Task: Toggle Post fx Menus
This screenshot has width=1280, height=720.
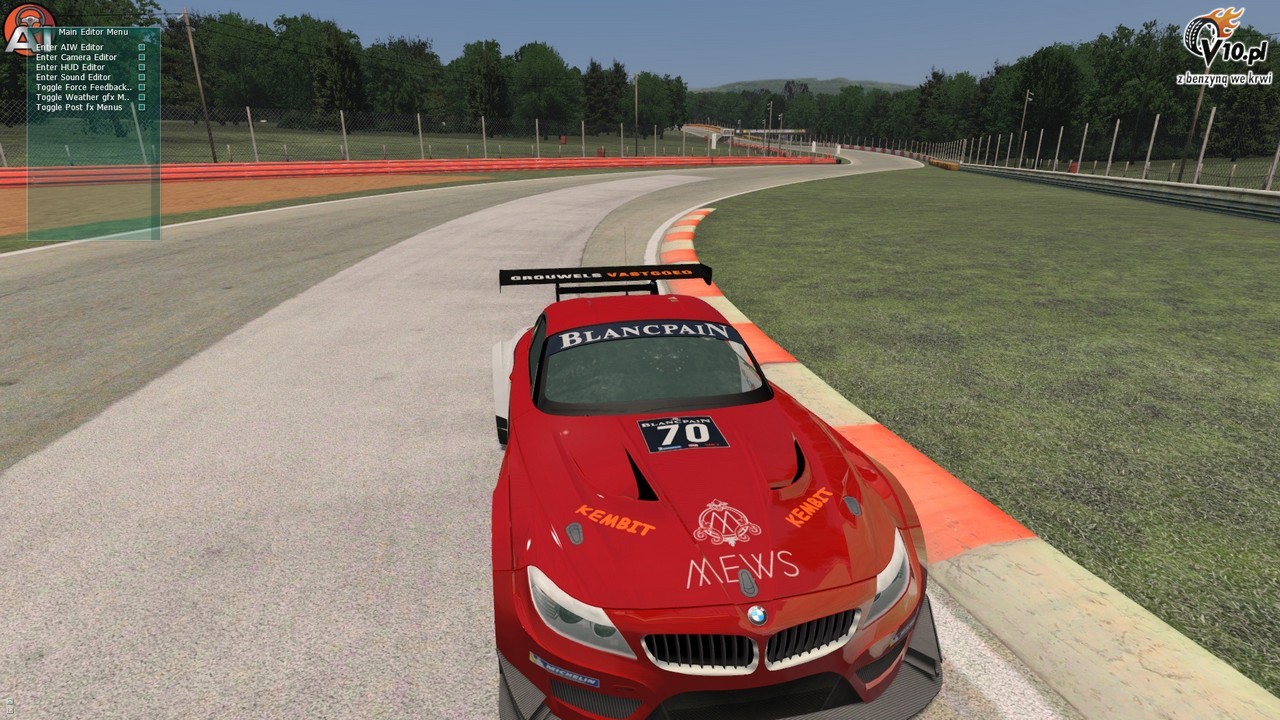Action: tap(79, 107)
